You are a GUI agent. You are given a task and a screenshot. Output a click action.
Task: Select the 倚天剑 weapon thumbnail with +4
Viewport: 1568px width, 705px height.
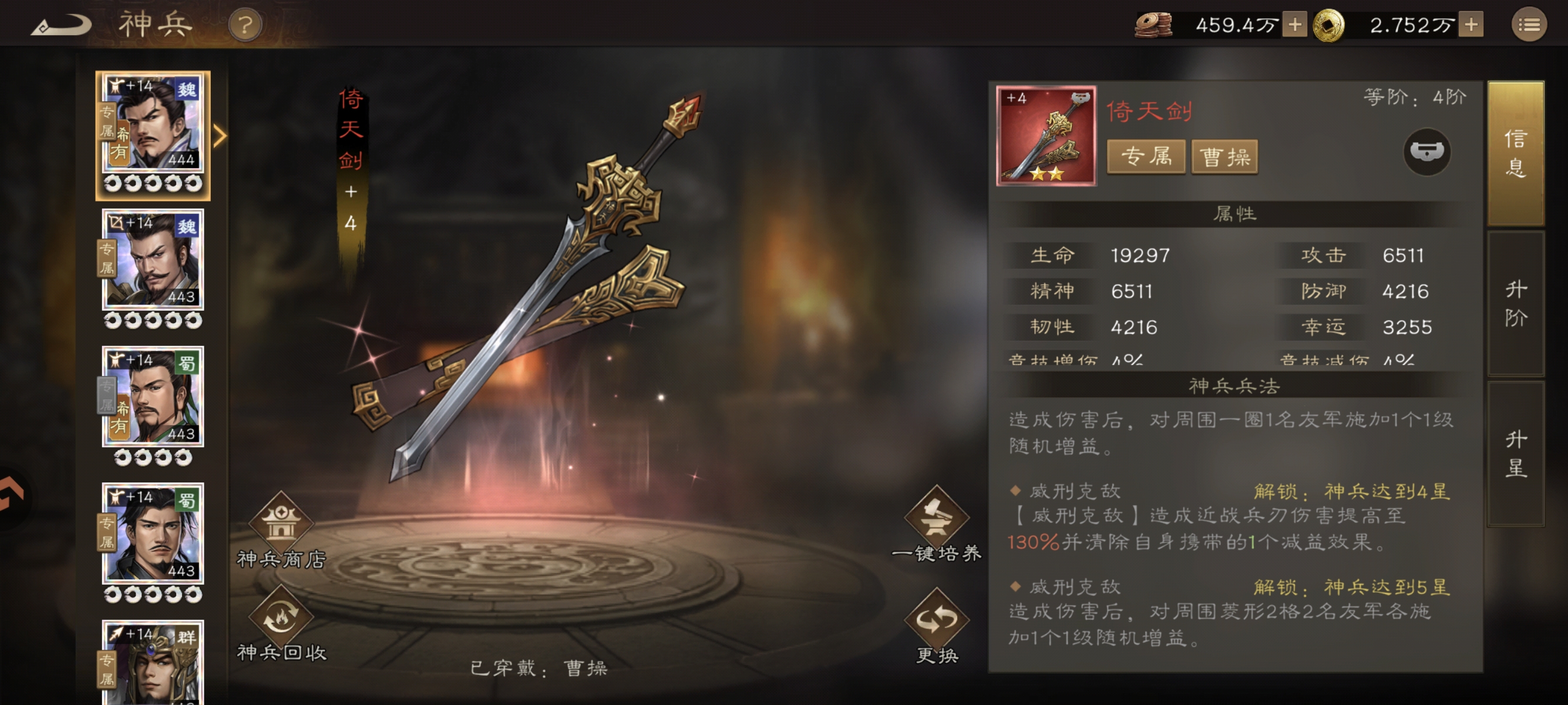pyautogui.click(x=1047, y=135)
